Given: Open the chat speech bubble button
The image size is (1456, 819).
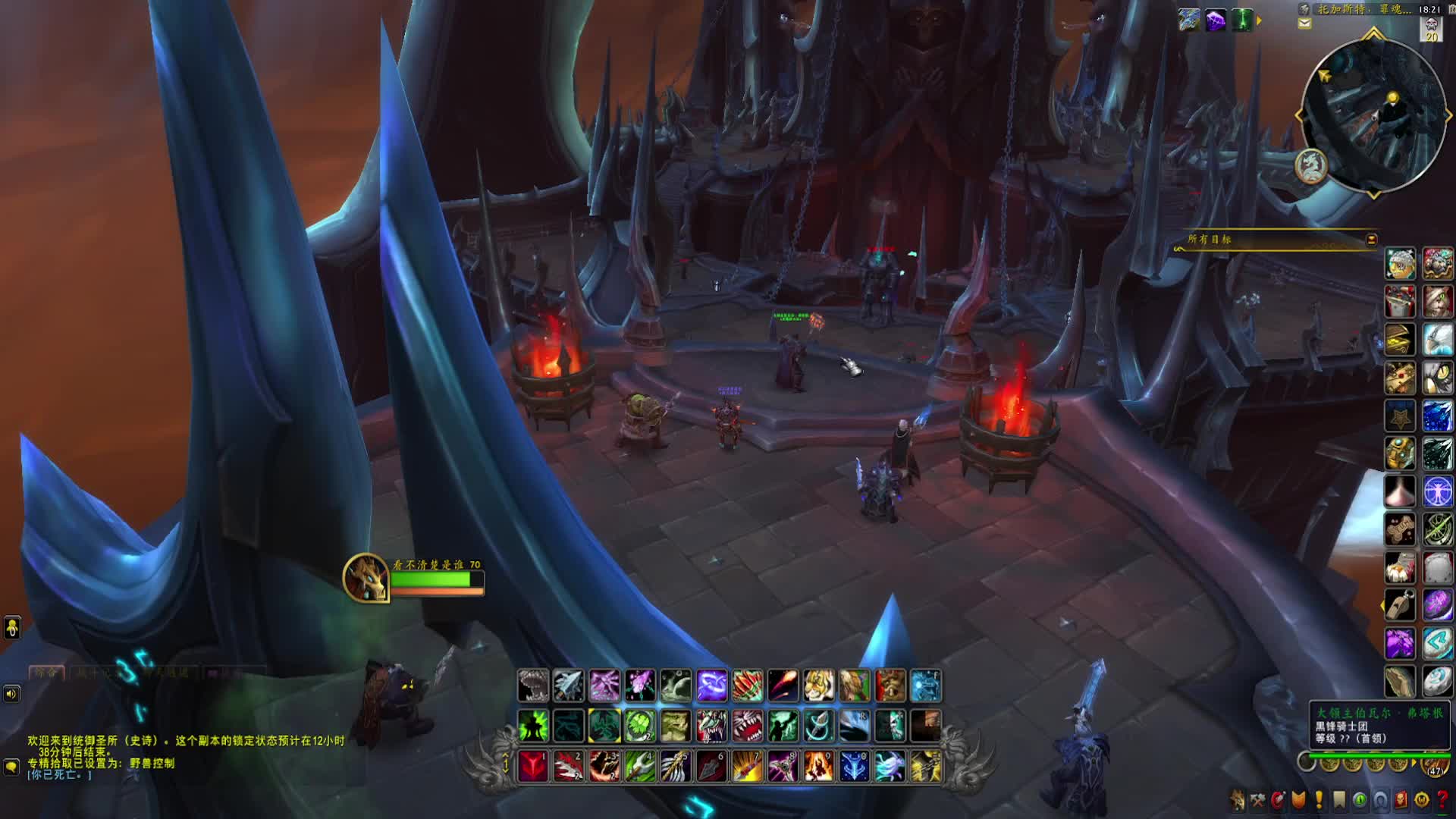Looking at the screenshot, I should pos(11,767).
